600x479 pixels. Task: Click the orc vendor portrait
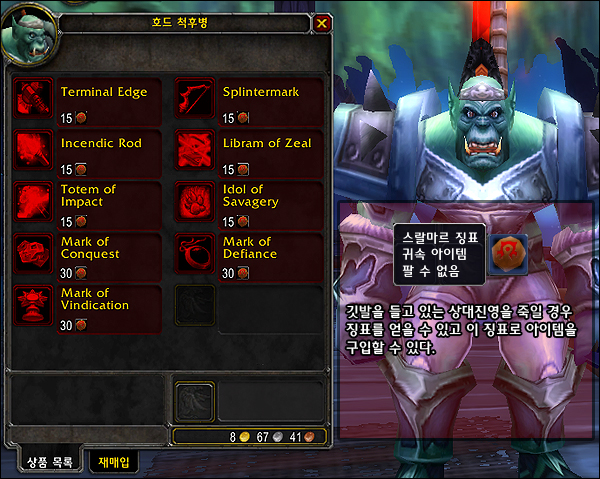tap(30, 32)
